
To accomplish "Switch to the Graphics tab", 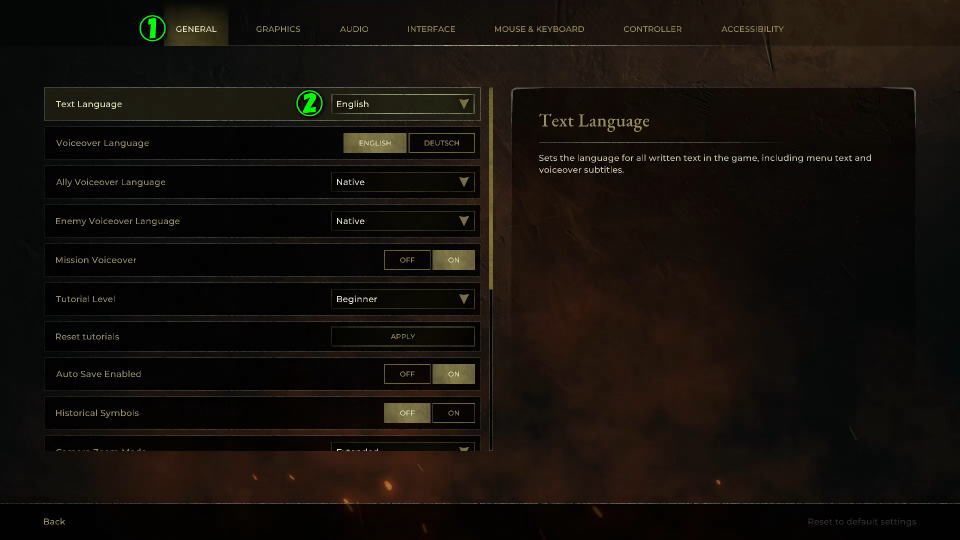I will pyautogui.click(x=278, y=29).
